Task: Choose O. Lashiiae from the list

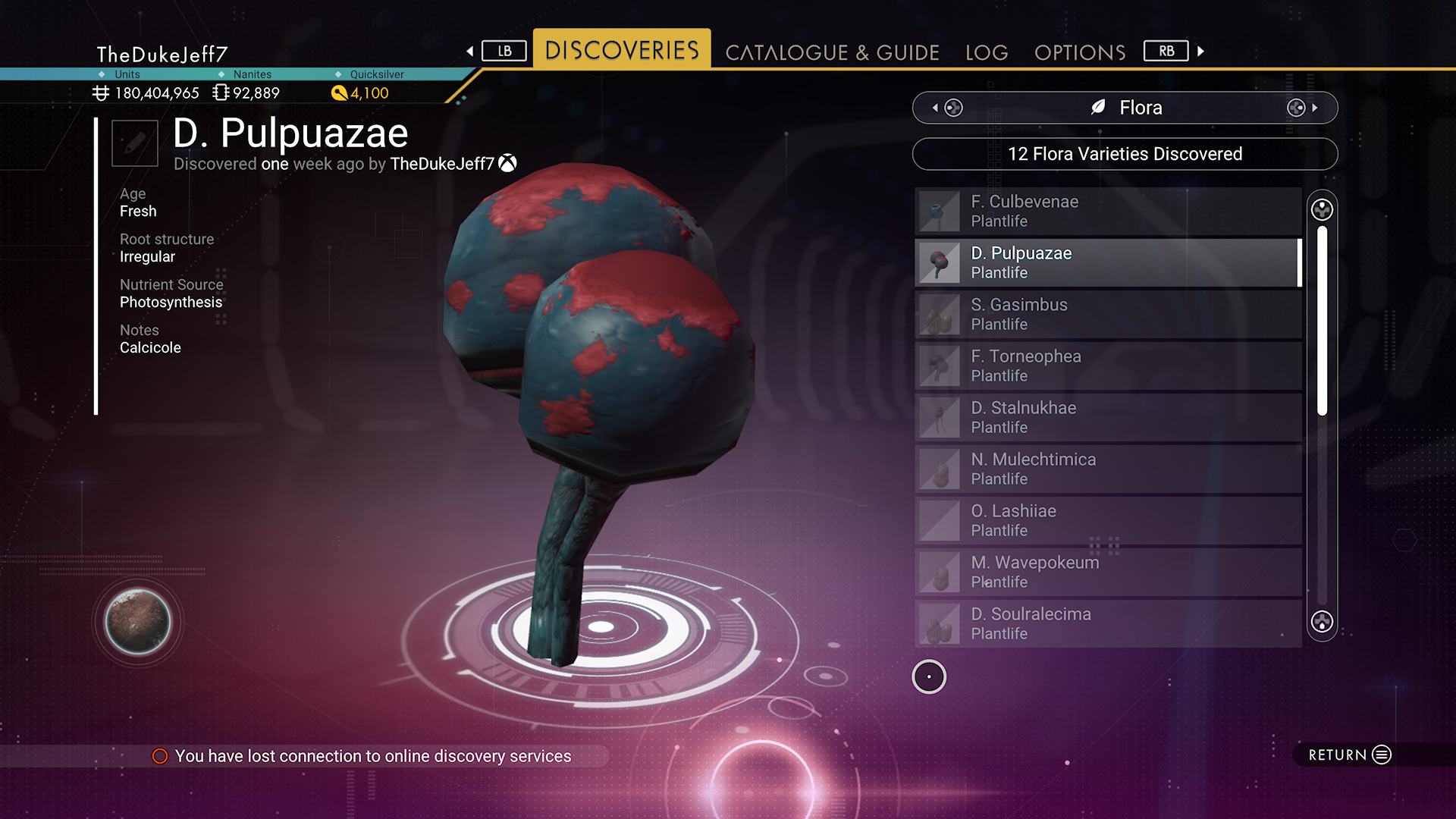Action: click(x=1107, y=520)
